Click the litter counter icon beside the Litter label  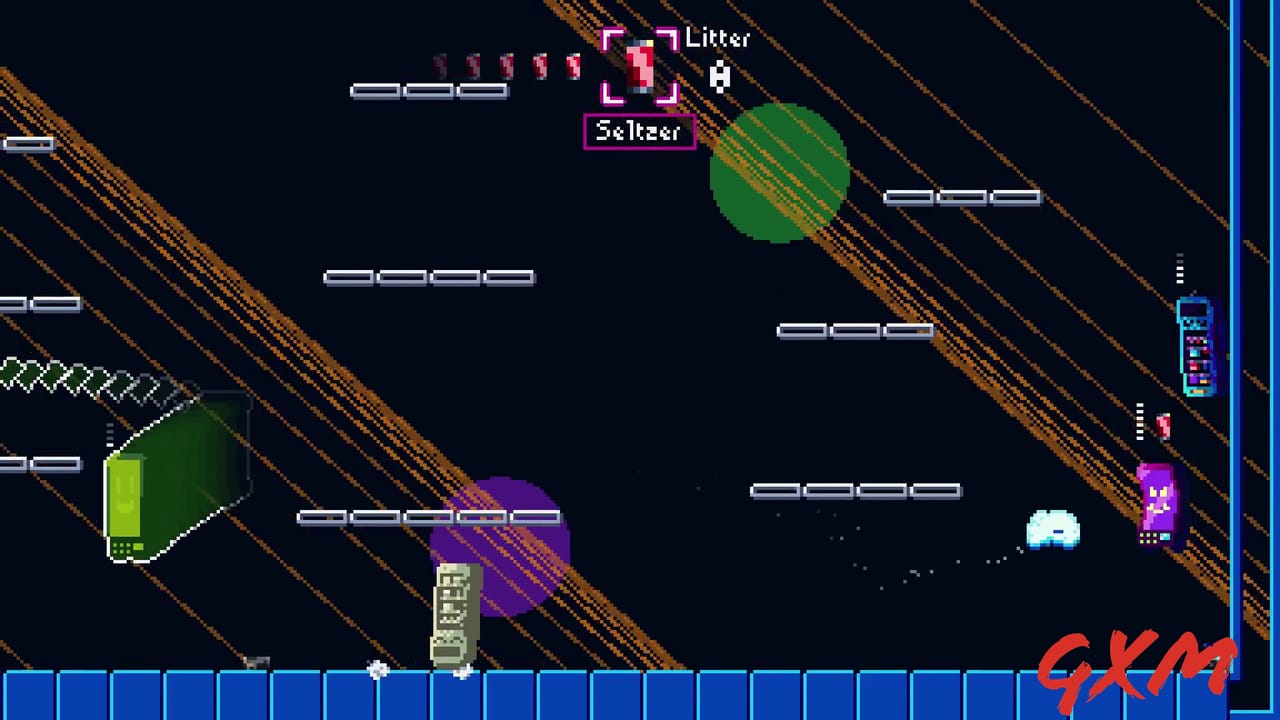[719, 76]
